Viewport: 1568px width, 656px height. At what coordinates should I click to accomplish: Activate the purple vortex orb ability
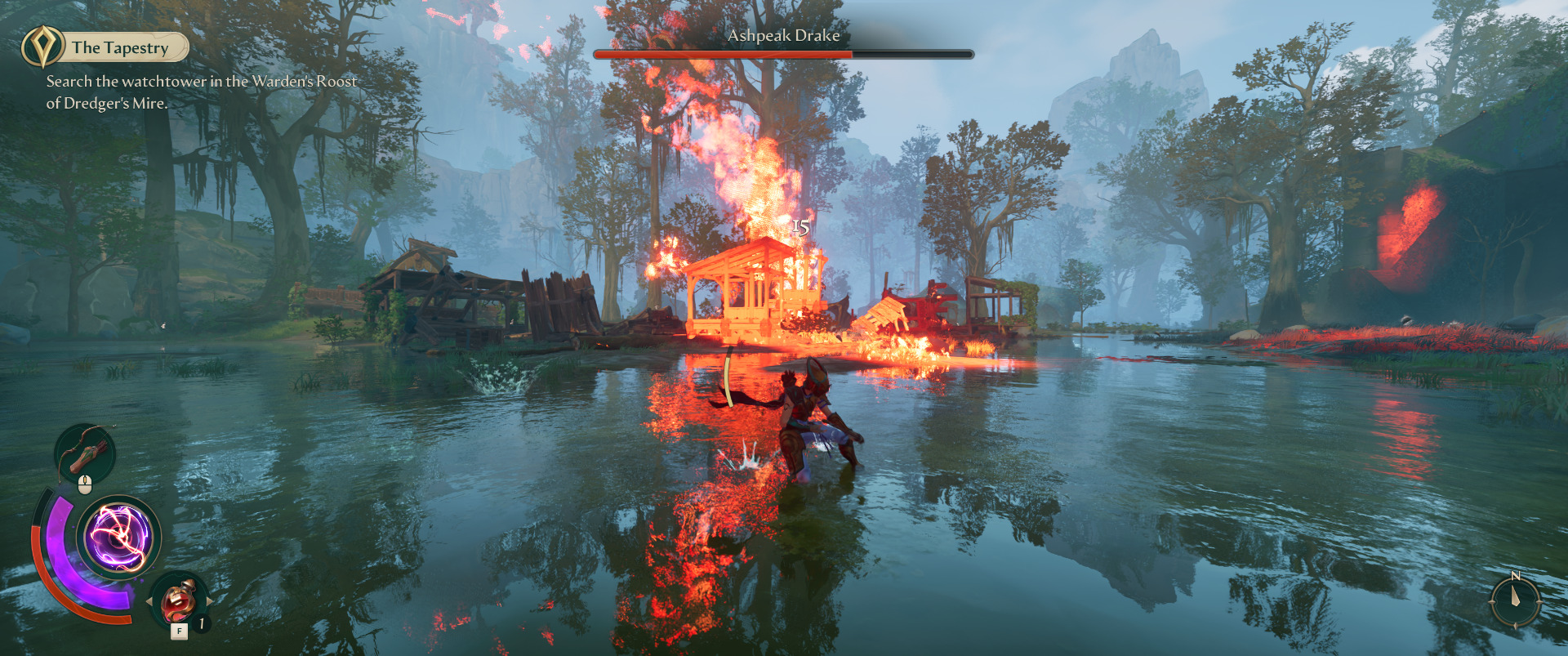coord(119,538)
